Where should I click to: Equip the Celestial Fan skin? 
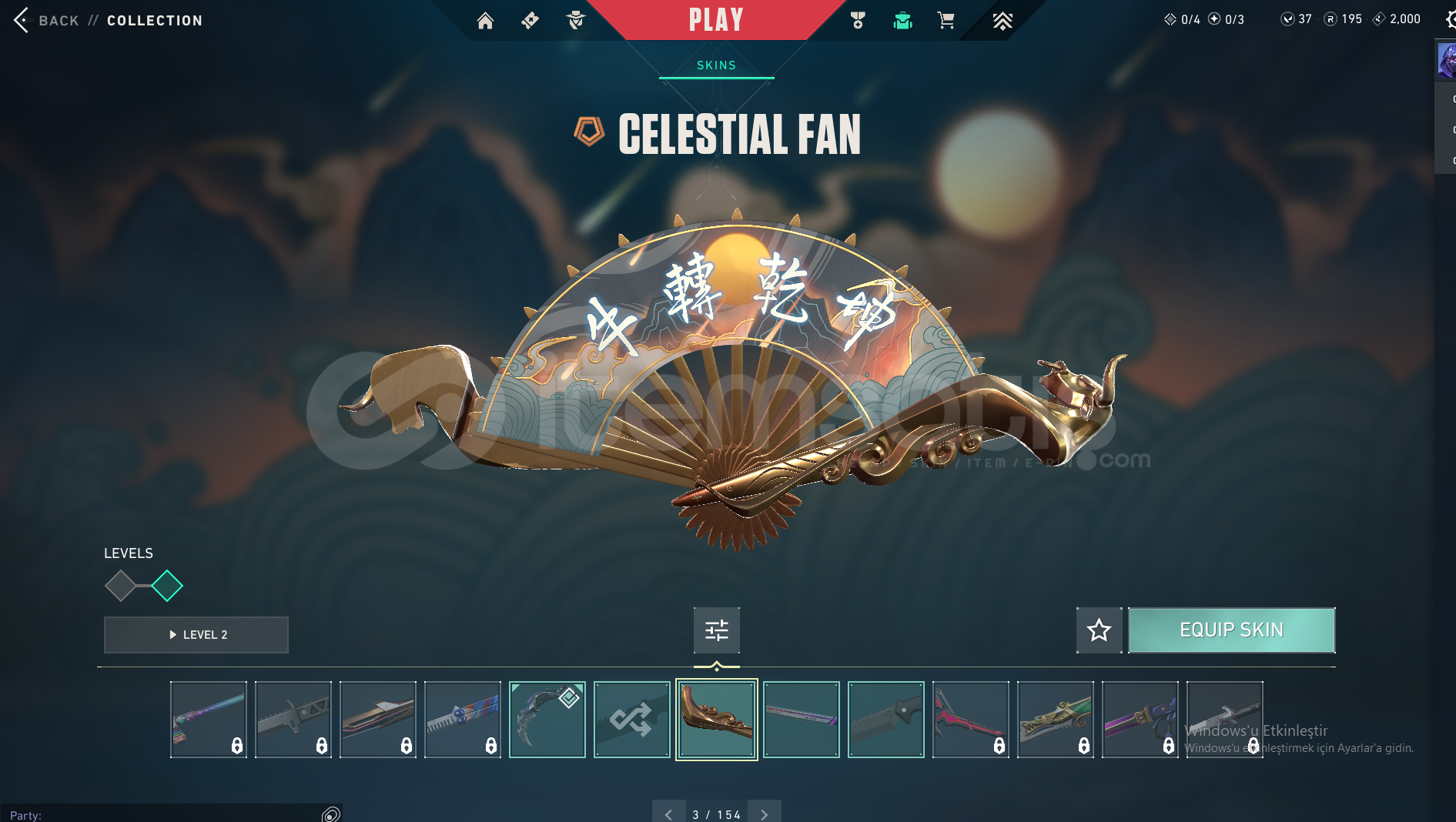pos(1231,630)
